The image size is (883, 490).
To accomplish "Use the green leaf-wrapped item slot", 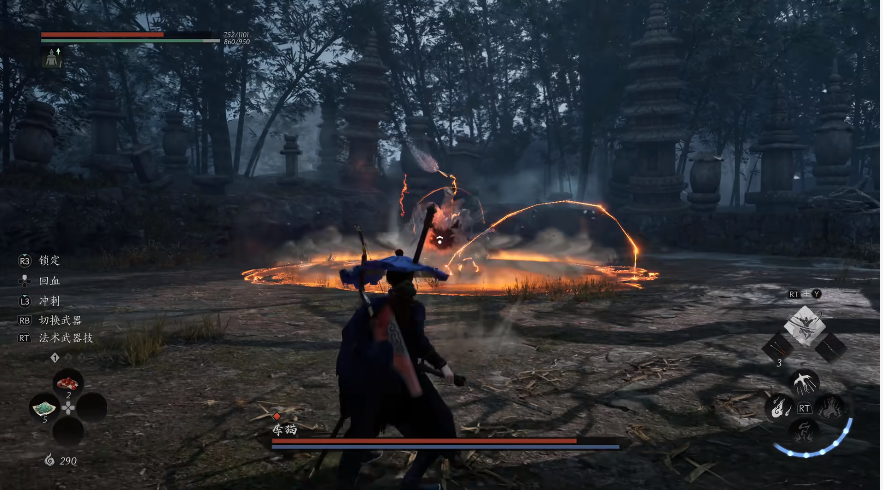I will pyautogui.click(x=45, y=407).
